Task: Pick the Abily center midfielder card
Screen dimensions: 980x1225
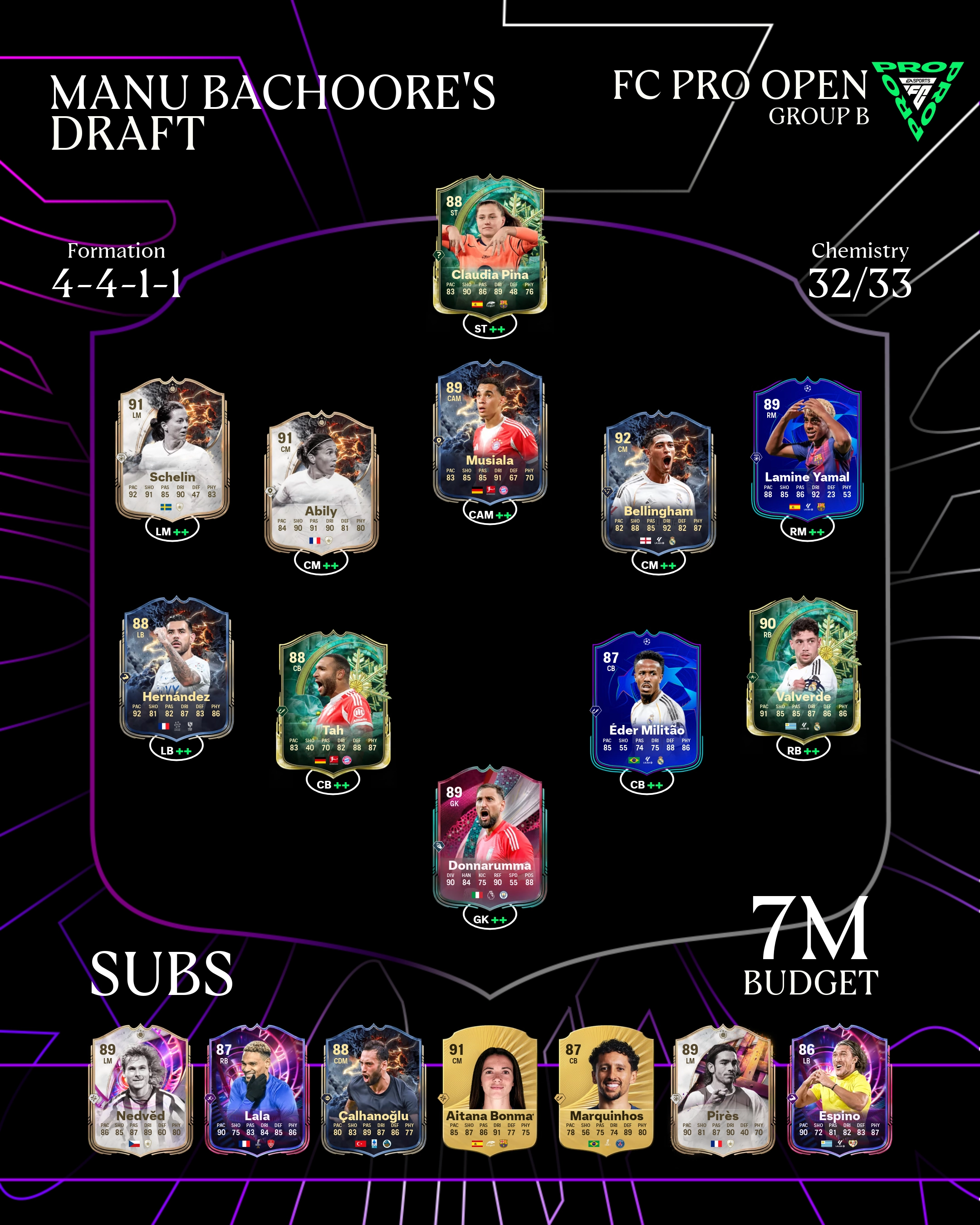Action: [x=322, y=482]
